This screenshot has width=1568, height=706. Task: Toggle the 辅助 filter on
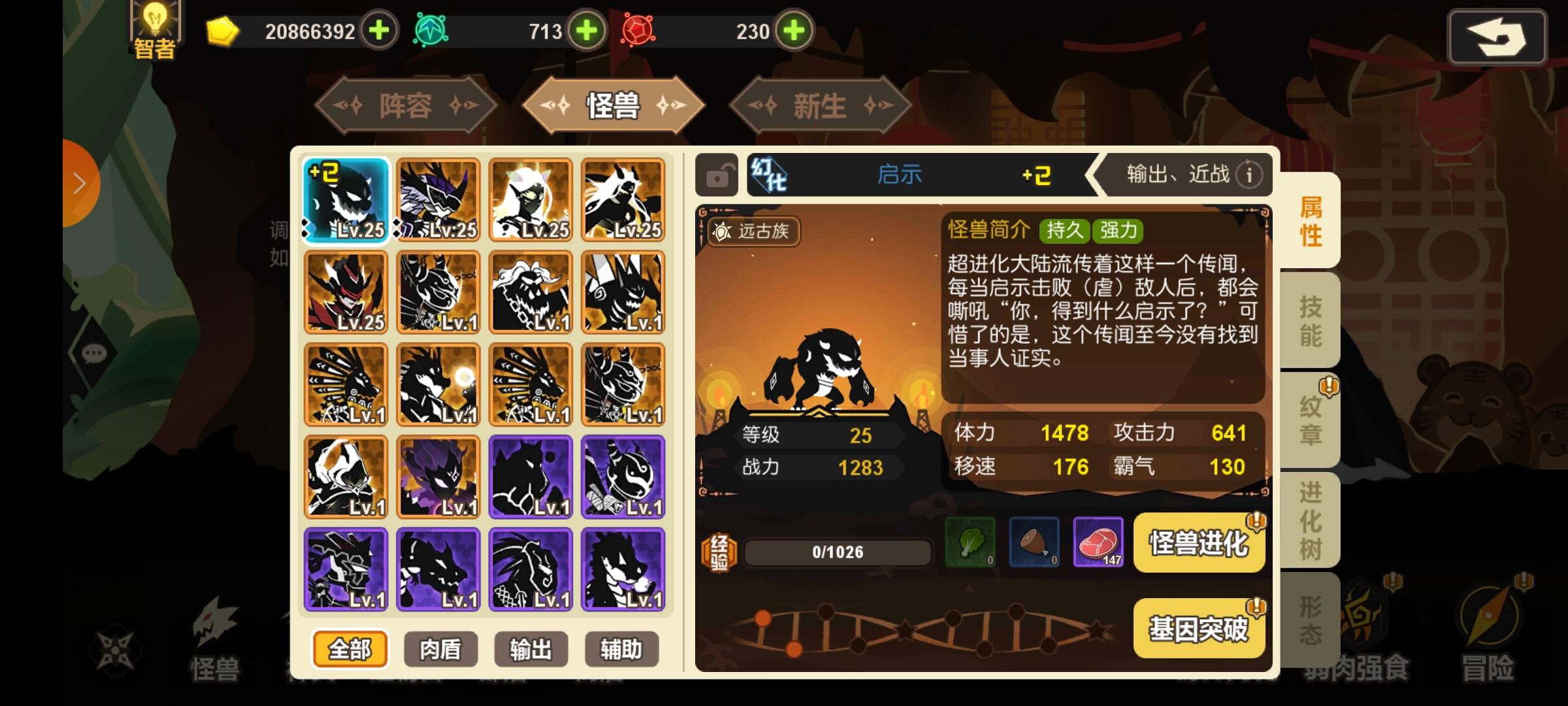click(x=621, y=648)
